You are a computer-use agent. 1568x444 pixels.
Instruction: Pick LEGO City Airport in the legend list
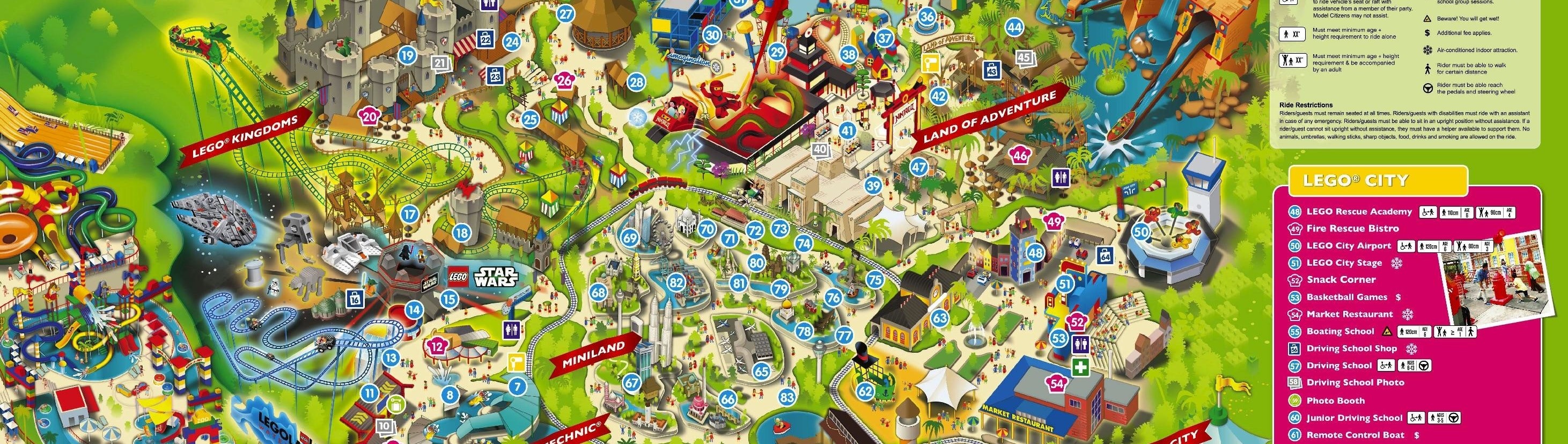click(x=1348, y=245)
